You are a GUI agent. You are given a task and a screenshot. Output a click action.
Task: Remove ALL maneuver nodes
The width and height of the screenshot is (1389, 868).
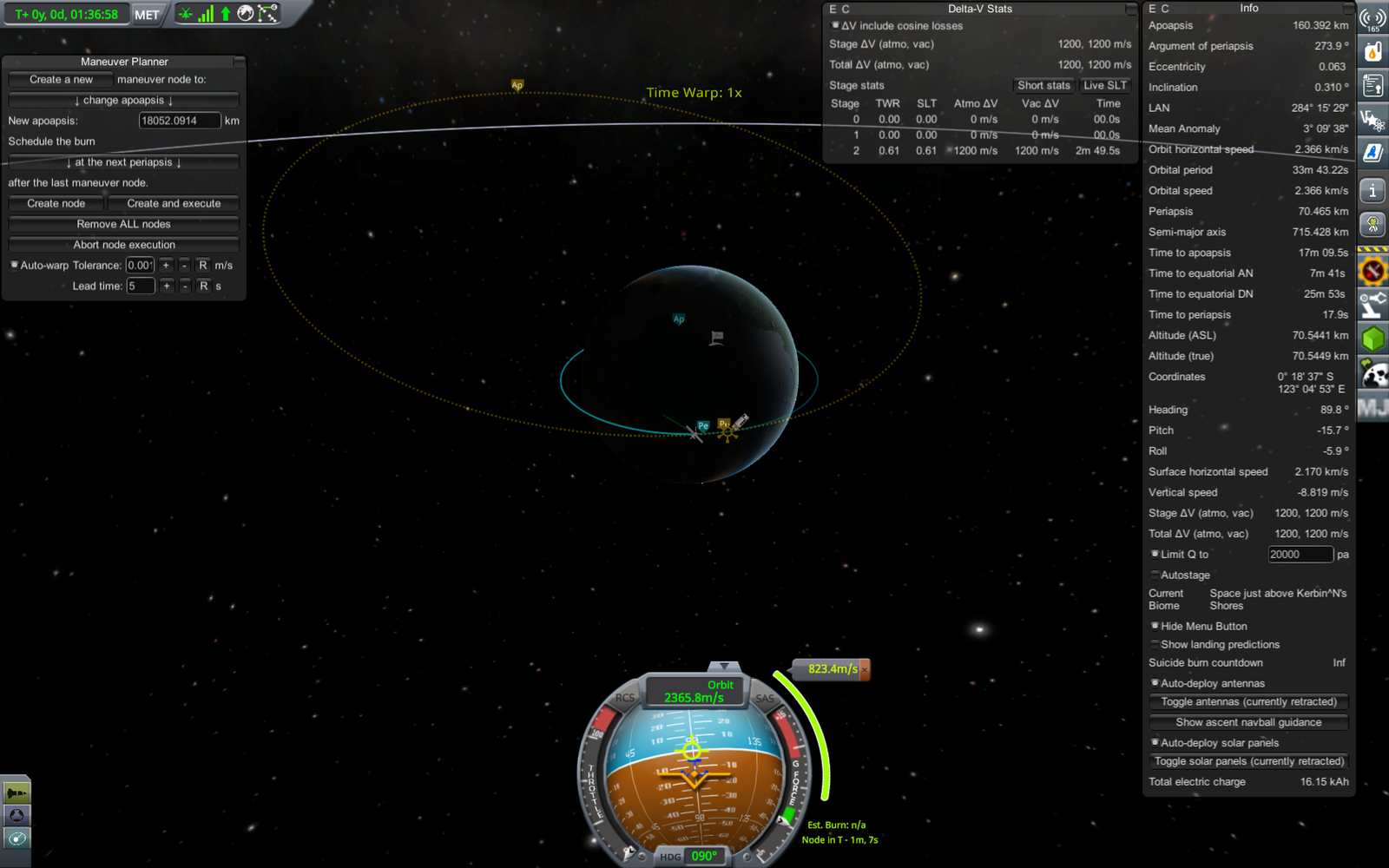[123, 224]
